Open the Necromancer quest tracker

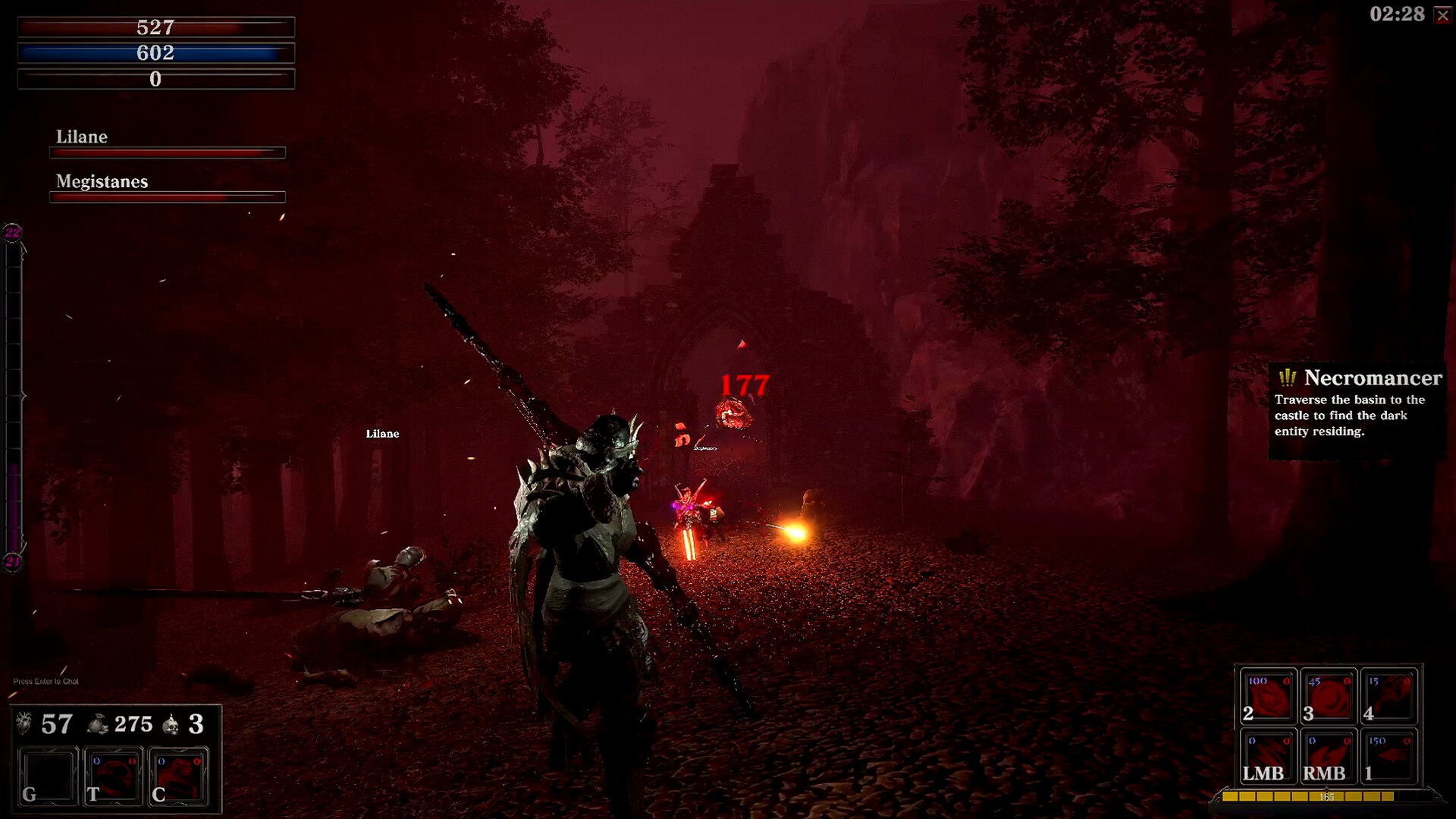tap(1357, 409)
